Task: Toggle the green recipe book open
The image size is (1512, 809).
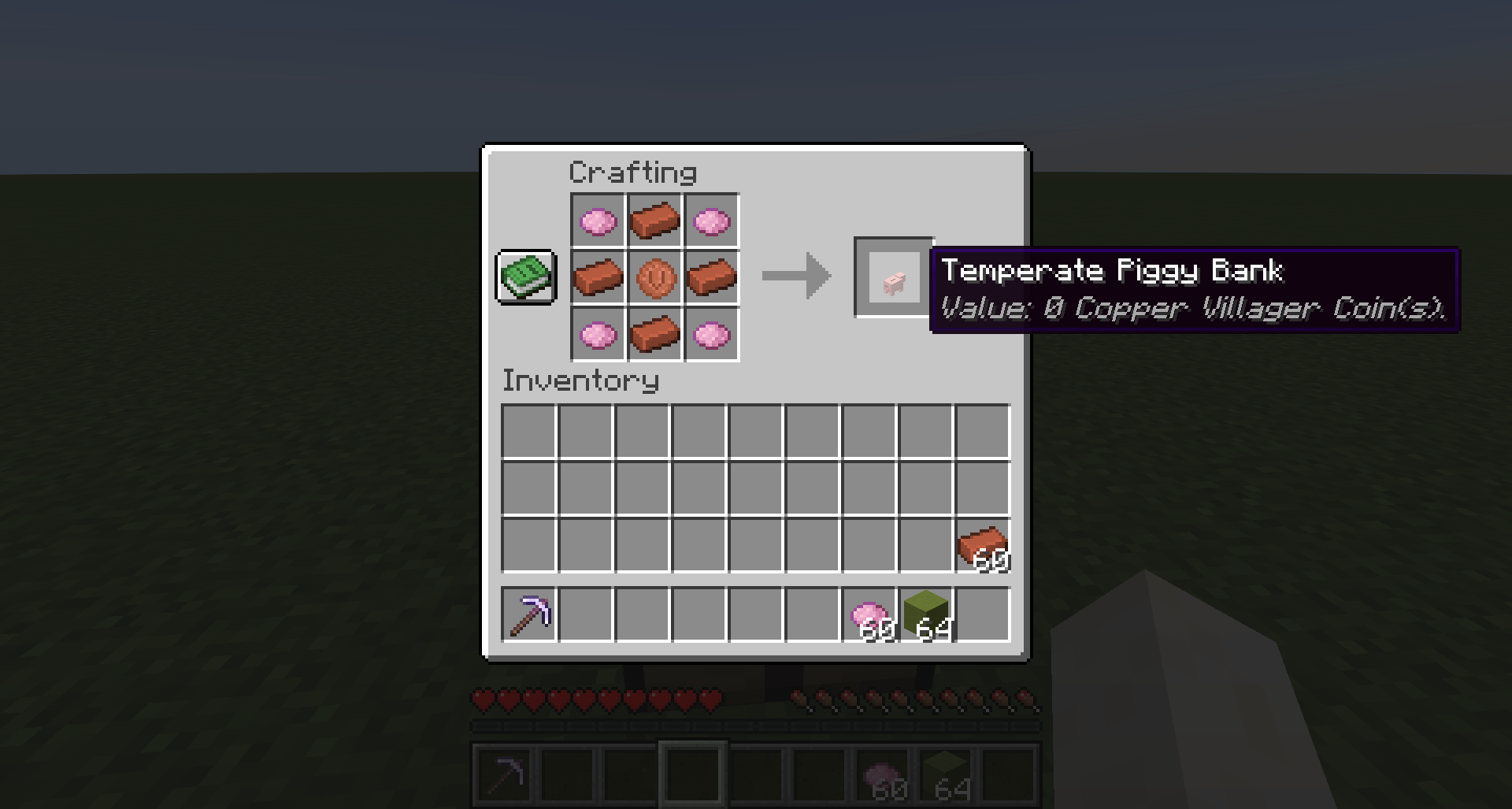Action: 526,276
